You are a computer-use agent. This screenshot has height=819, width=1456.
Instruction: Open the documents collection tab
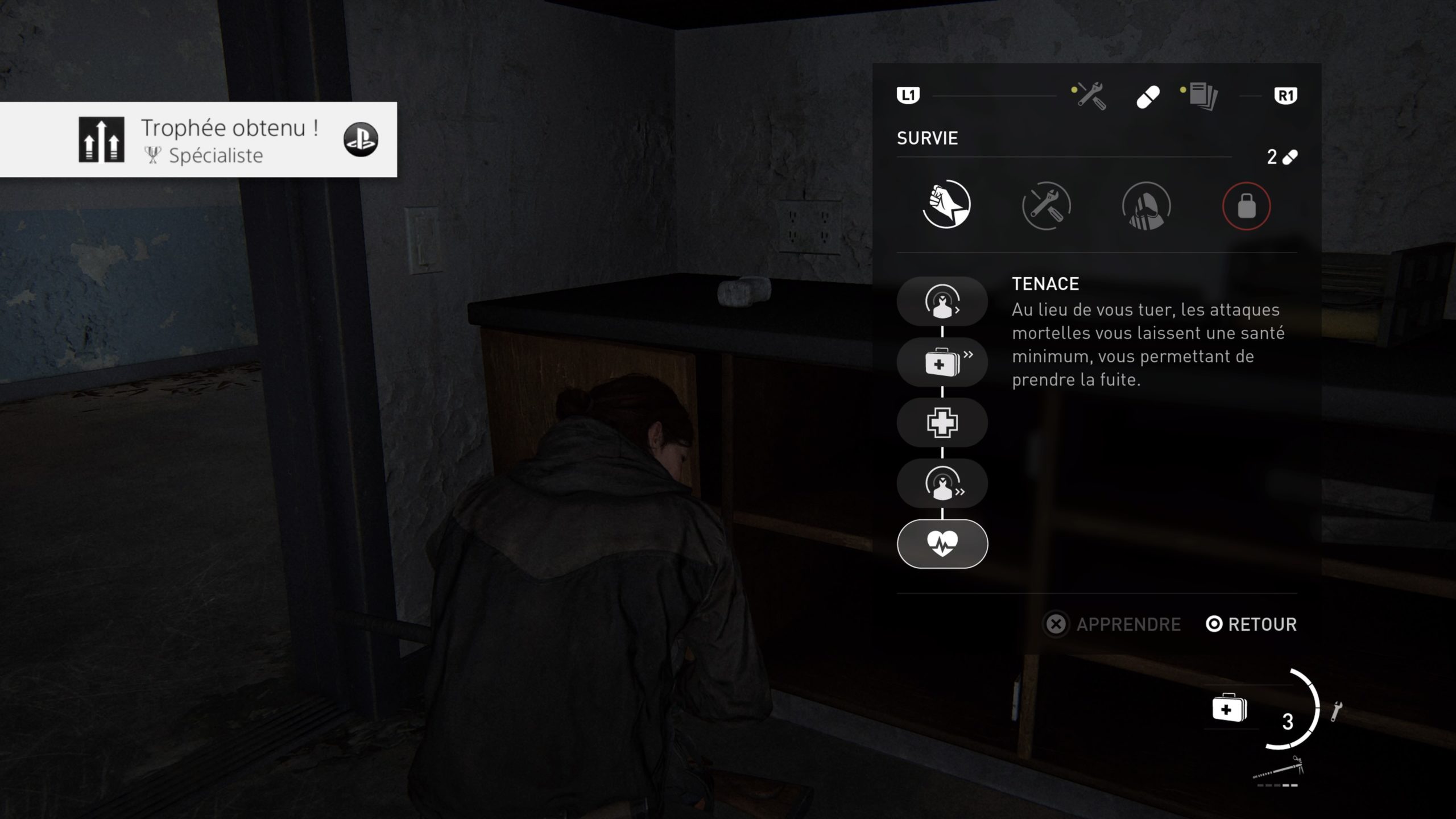[1202, 96]
